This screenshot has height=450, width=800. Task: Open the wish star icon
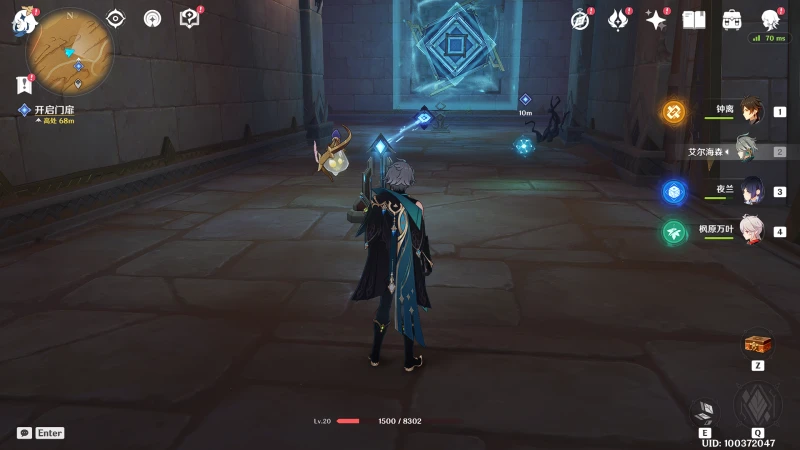pos(656,19)
